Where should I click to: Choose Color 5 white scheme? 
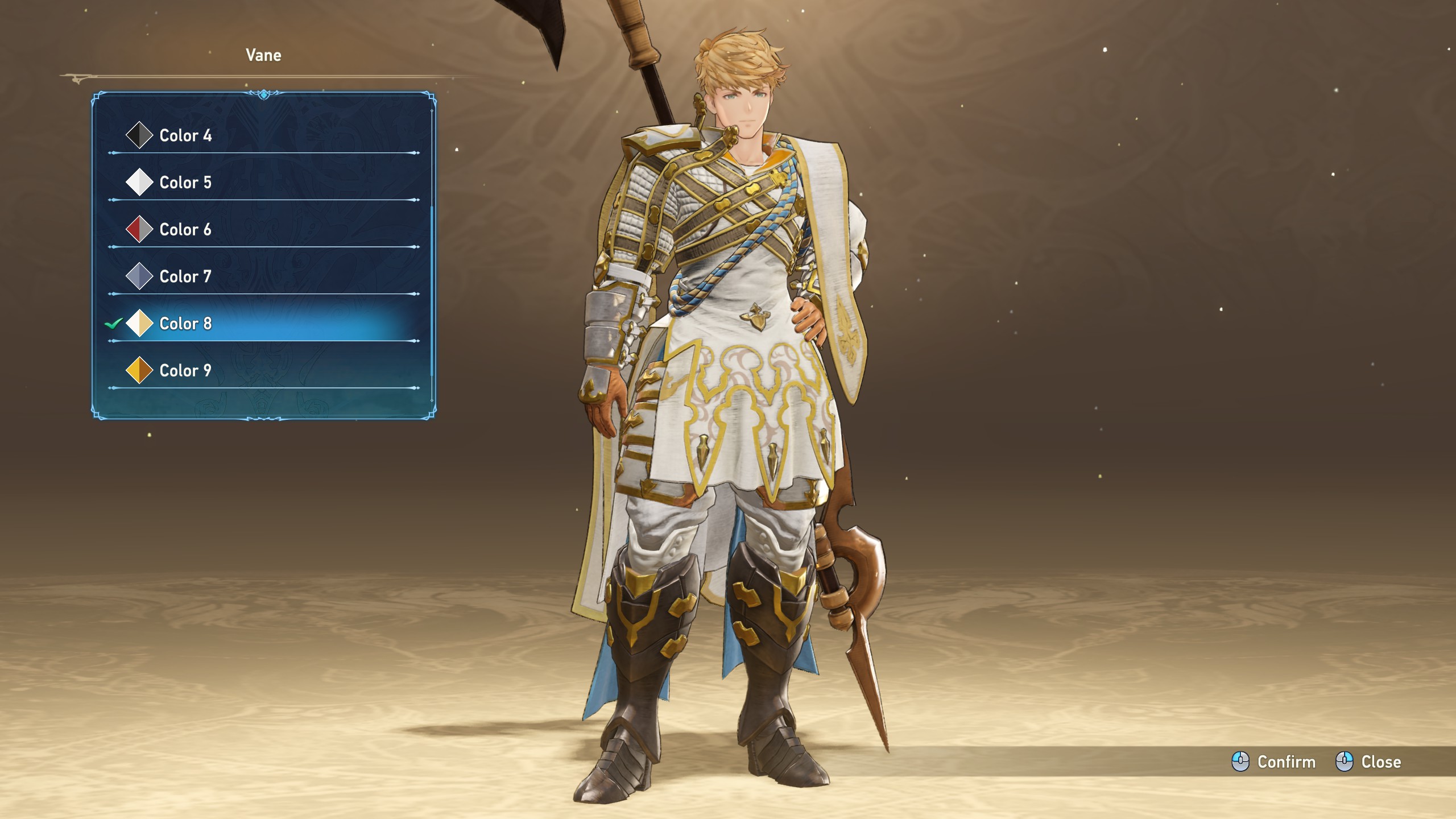(x=185, y=183)
